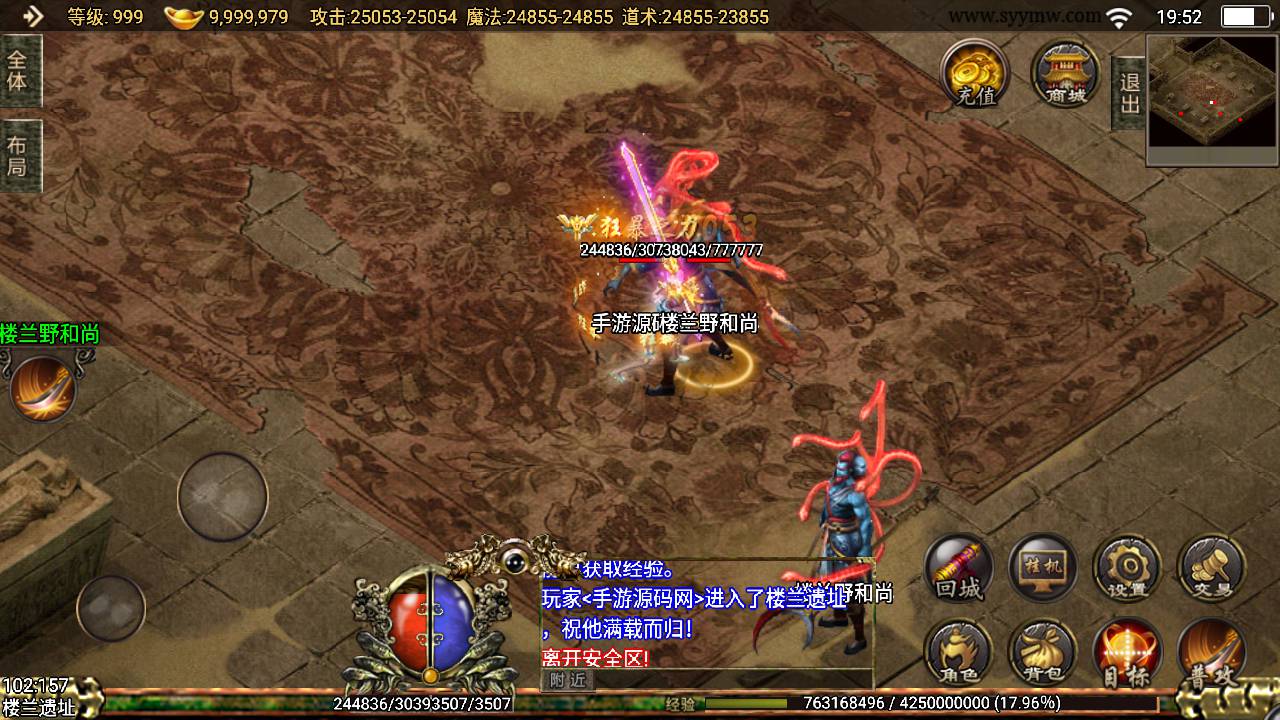Open the 角色 character sheet
Viewport: 1280px width, 720px height.
coord(958,653)
